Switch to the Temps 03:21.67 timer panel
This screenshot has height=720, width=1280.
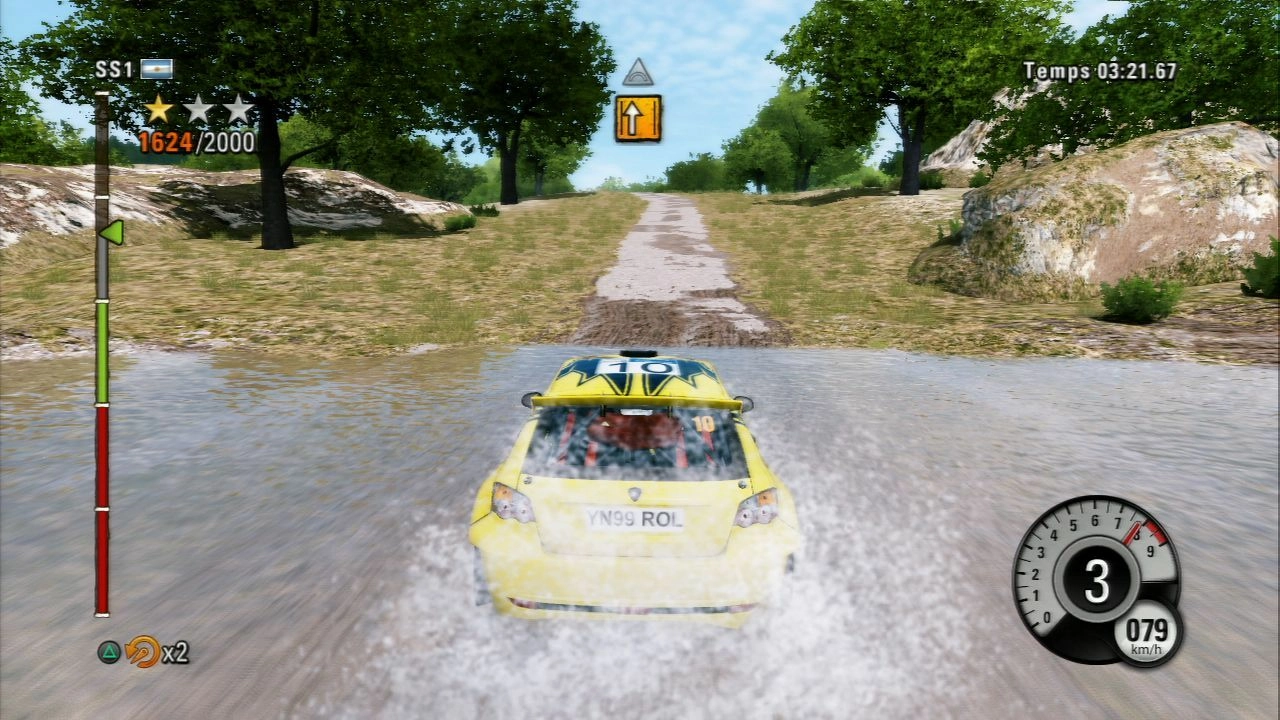tap(1115, 70)
